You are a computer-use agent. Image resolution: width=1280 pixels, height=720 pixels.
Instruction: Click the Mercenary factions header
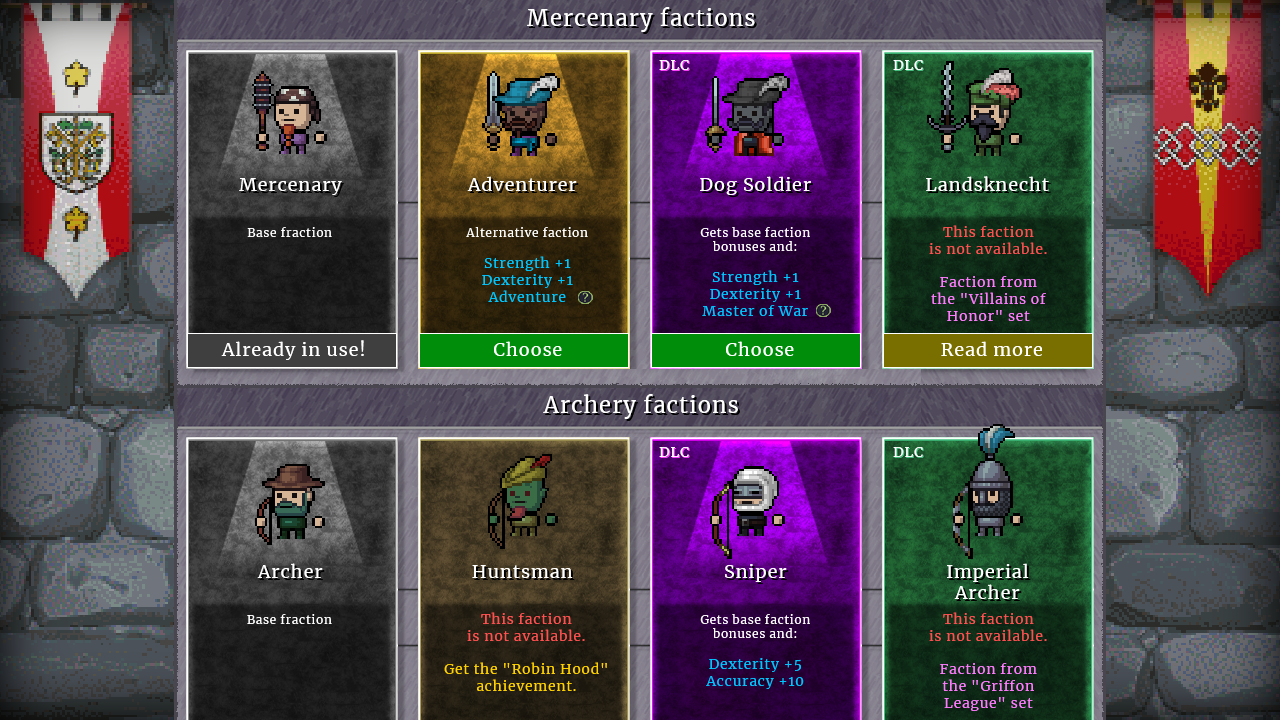pyautogui.click(x=641, y=17)
